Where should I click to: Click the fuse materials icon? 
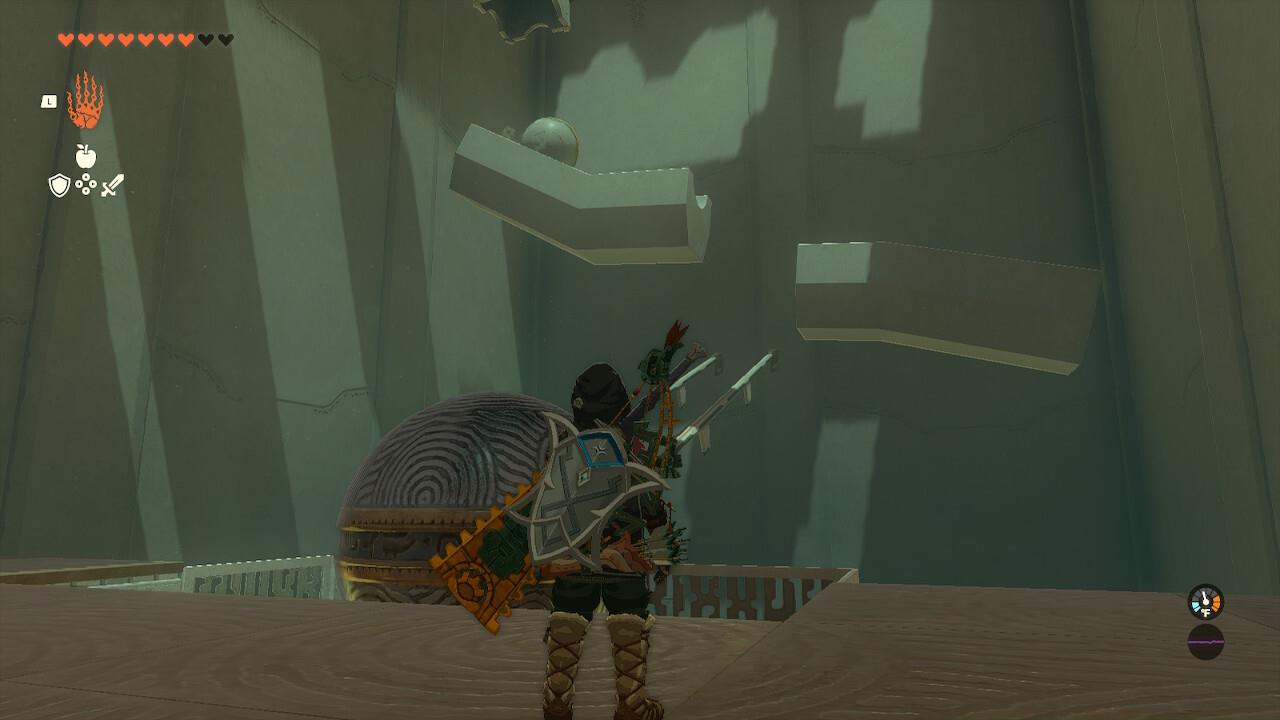(86, 183)
